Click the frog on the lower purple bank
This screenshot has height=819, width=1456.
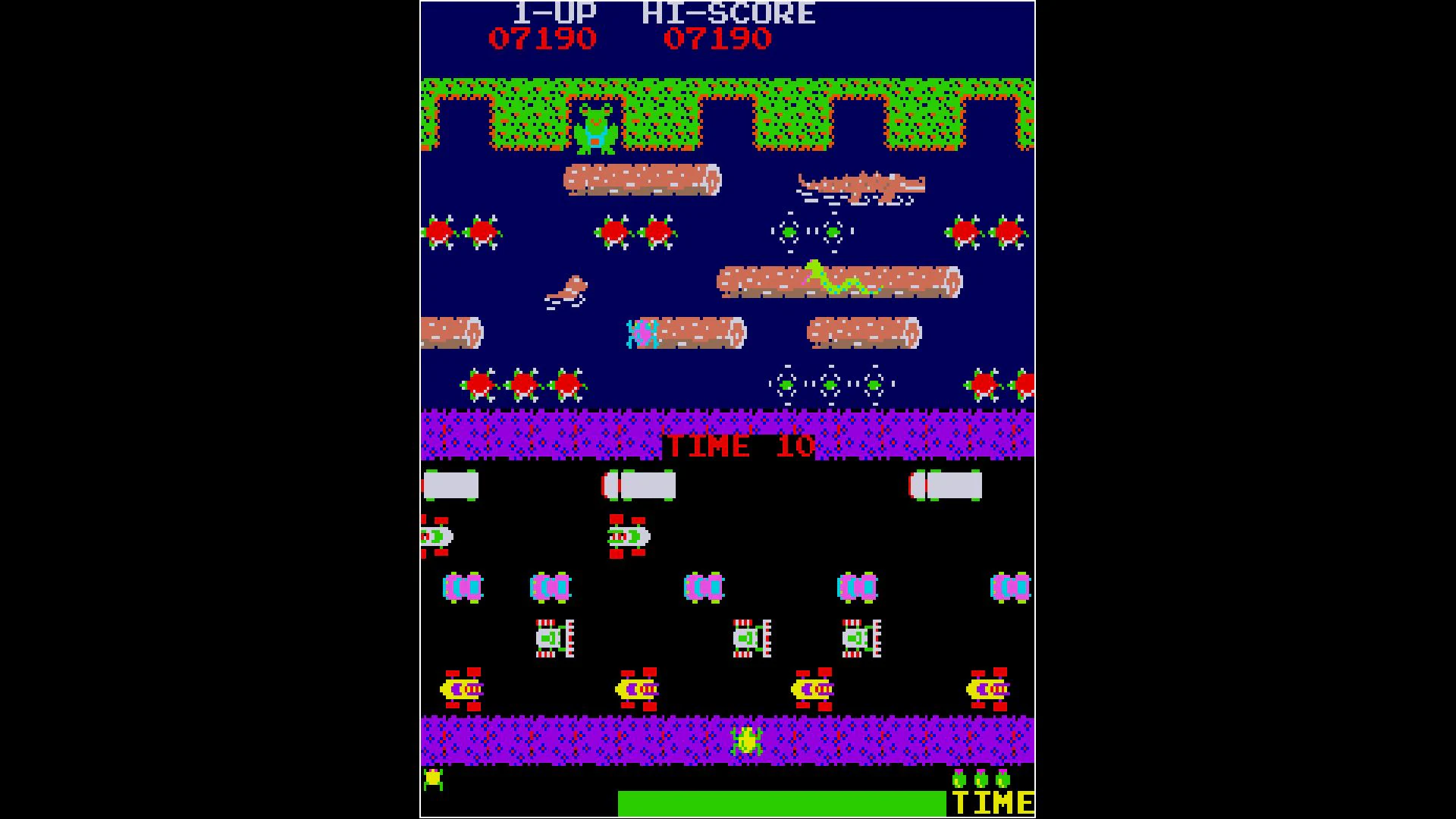[747, 739]
